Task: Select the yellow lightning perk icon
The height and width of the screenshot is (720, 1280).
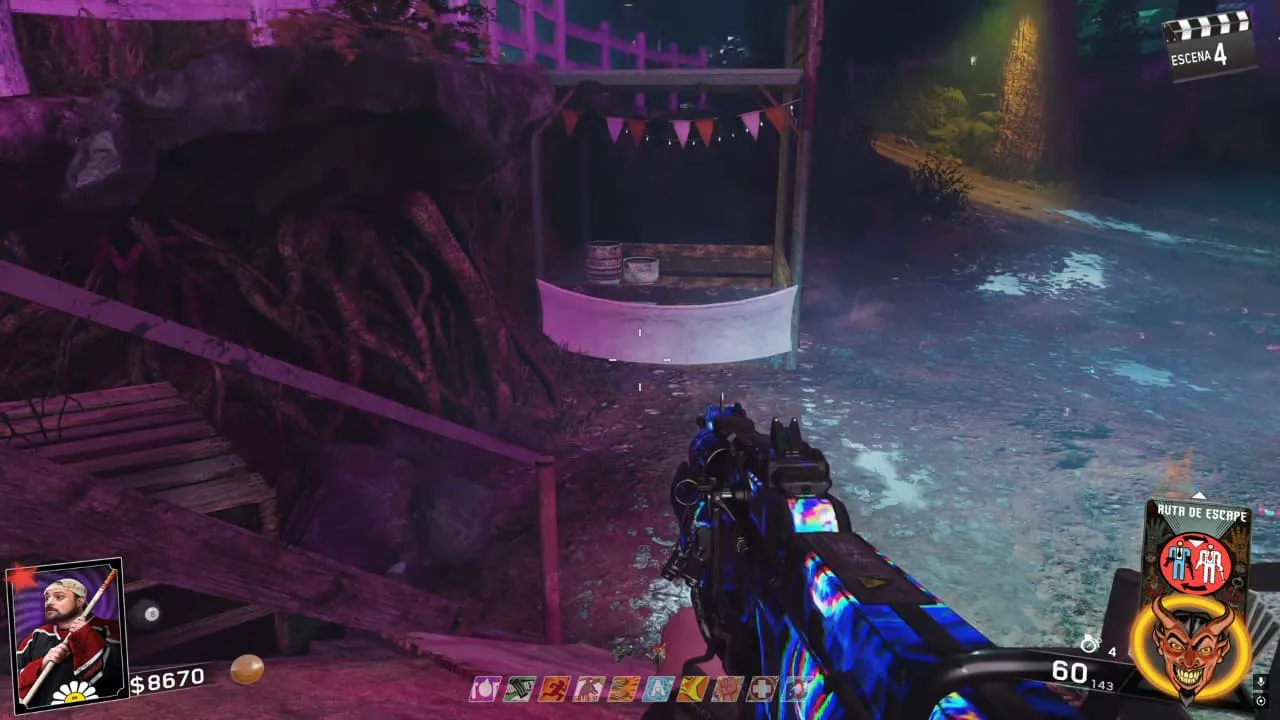Action: point(691,688)
